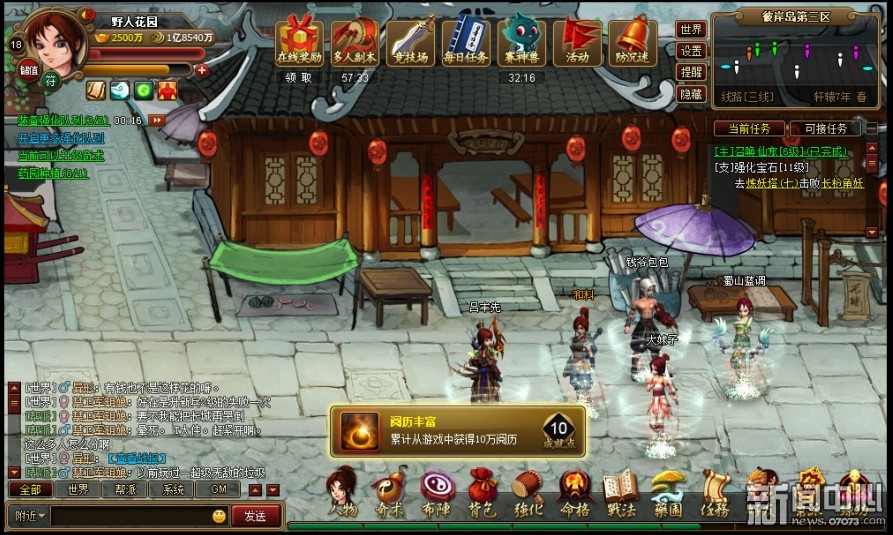
Task: Click the 防沉迷 bell icon
Action: tap(632, 41)
